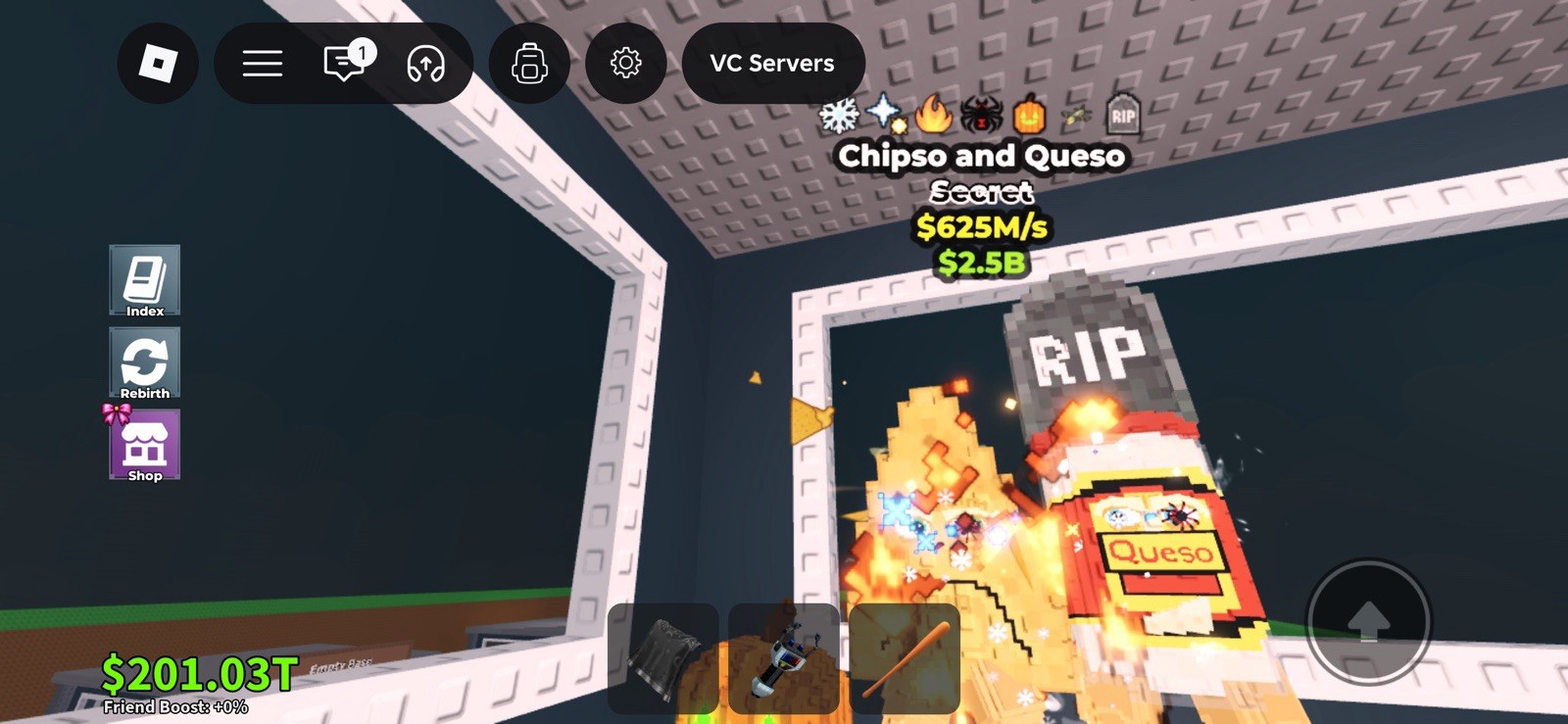Open the Index book panel

pos(144,281)
